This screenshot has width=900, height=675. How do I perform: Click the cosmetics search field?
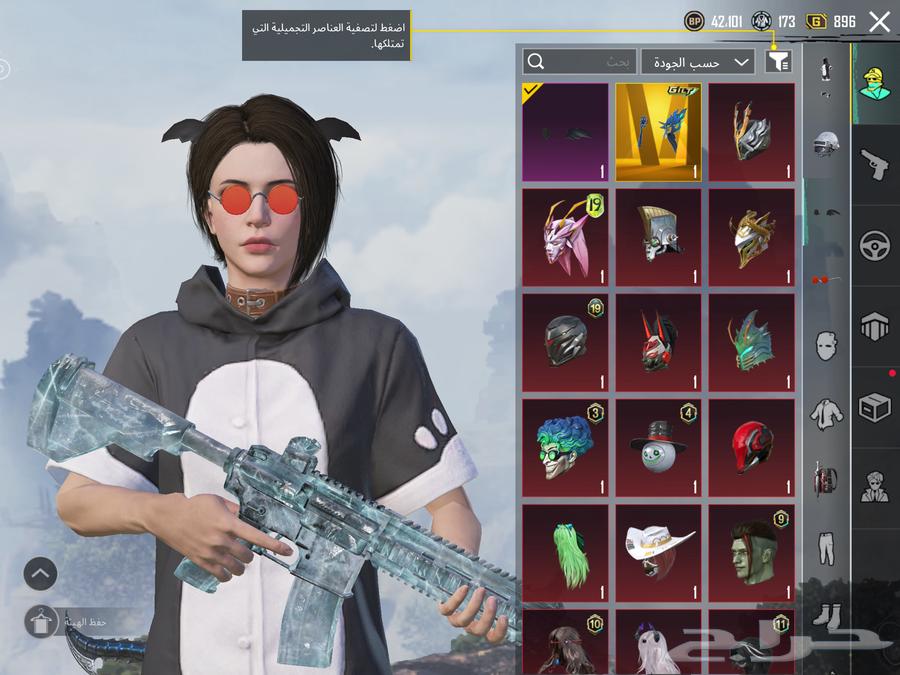pos(580,62)
